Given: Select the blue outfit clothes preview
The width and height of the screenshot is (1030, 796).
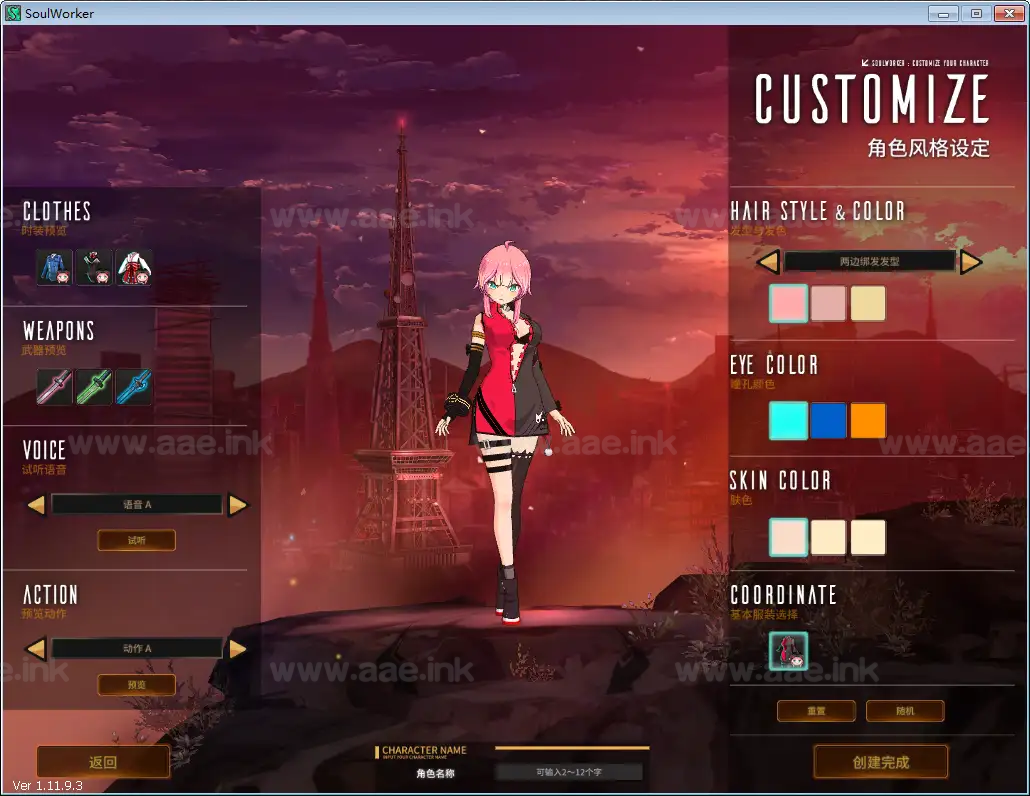Looking at the screenshot, I should [x=56, y=267].
